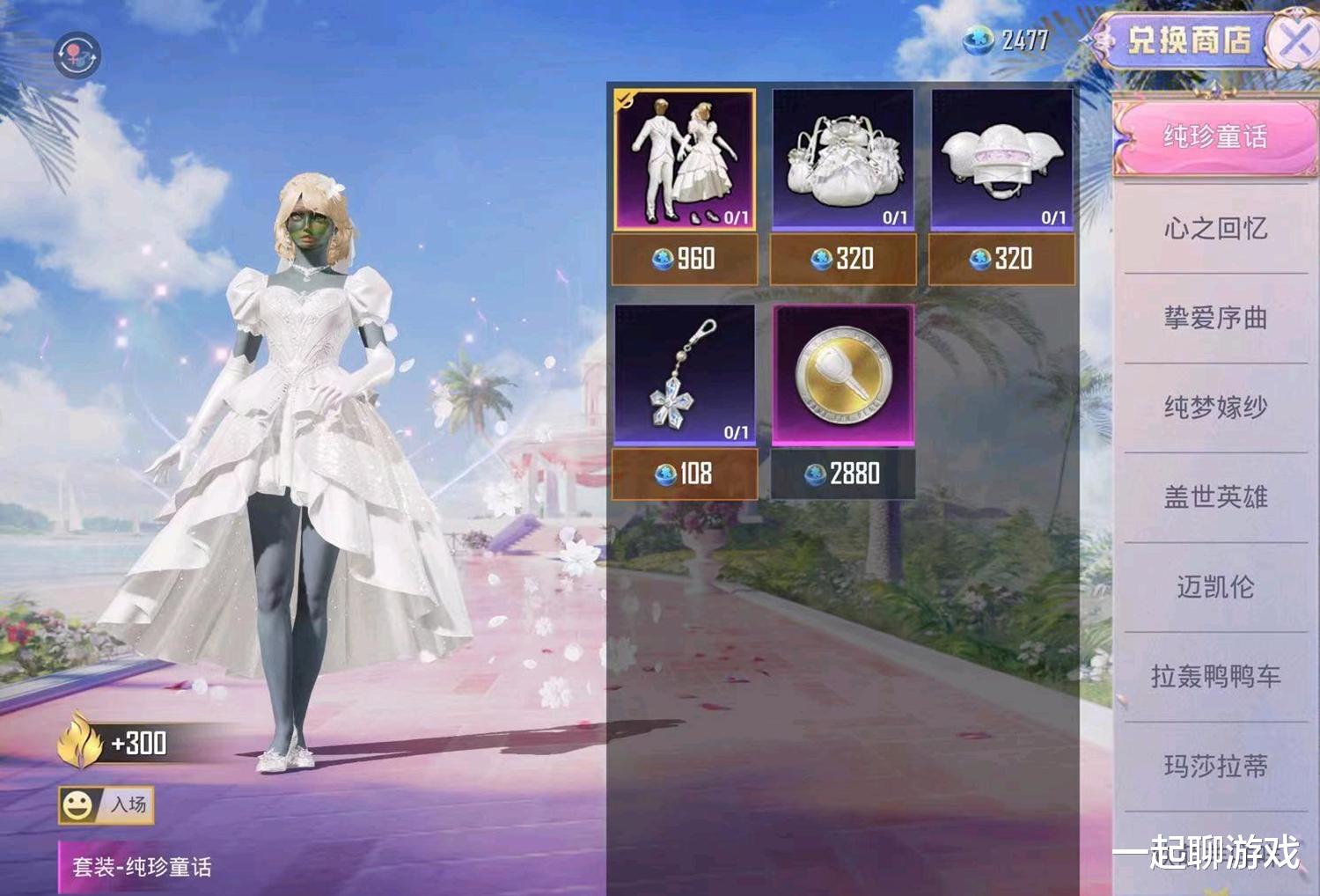Viewport: 1320px width, 896px height.
Task: Open the 心之回忆 category
Action: 1214,229
